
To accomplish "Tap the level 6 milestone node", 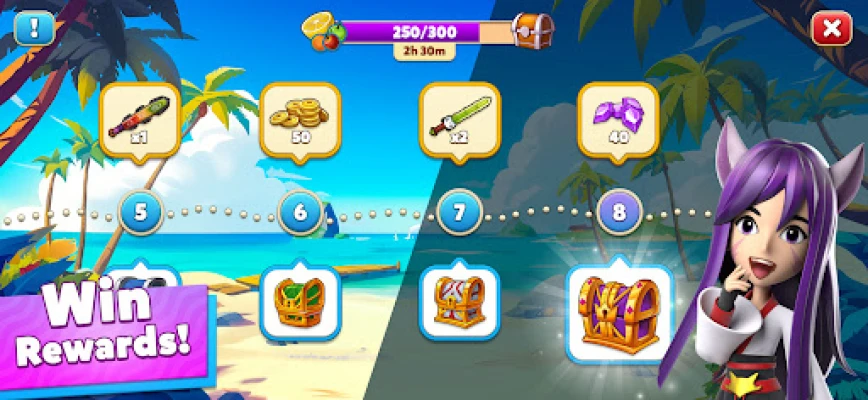I will (300, 212).
